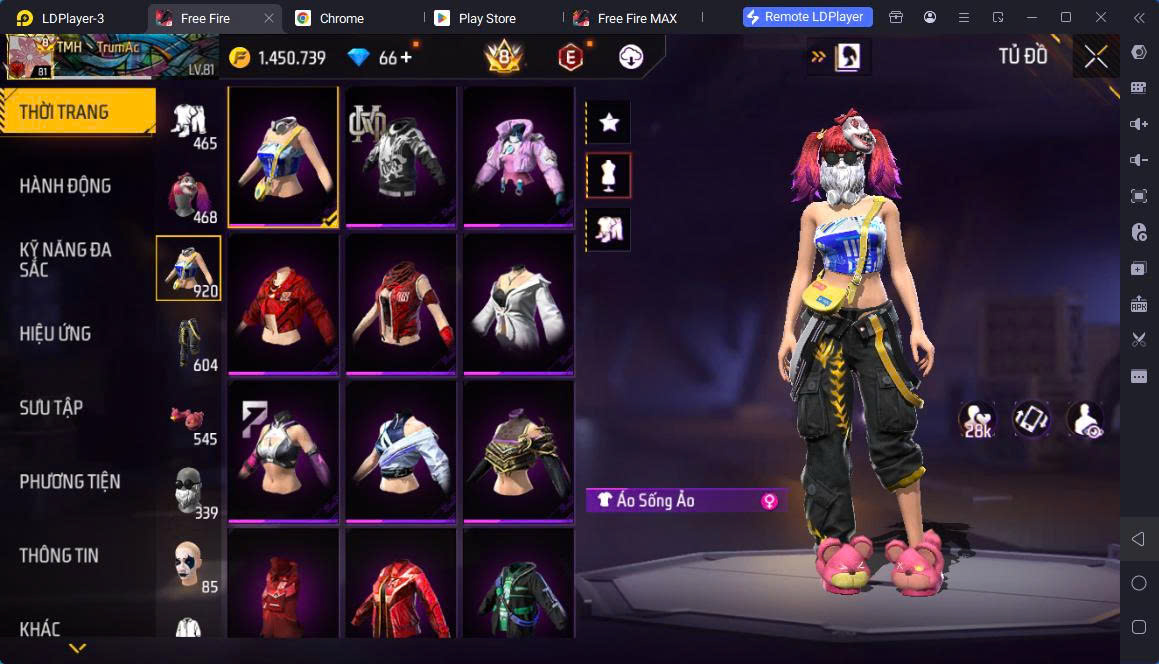Choose the pants subcategory with count 604
This screenshot has width=1159, height=664.
point(190,346)
